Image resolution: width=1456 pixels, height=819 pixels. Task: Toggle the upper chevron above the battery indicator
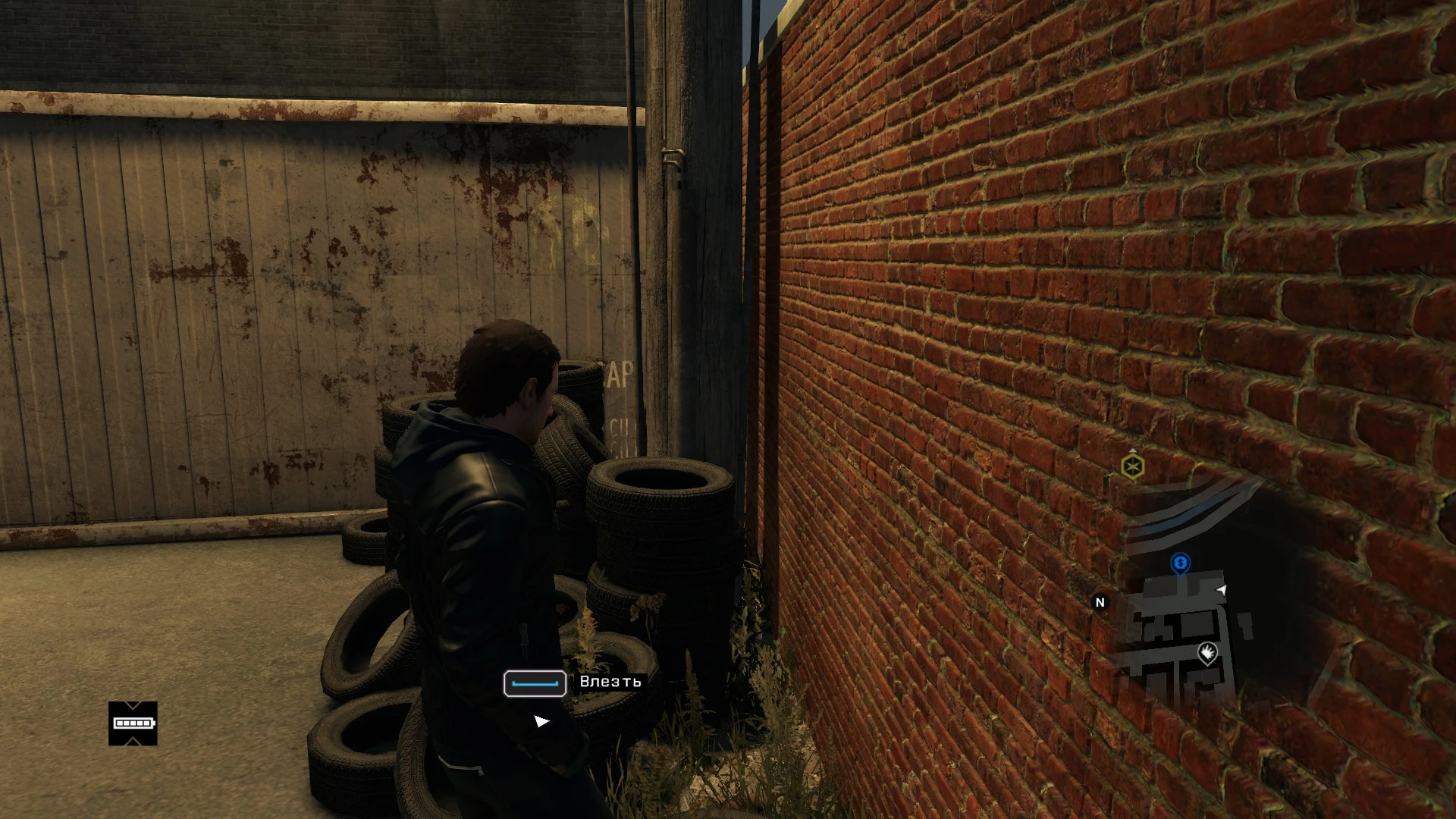pyautogui.click(x=133, y=705)
